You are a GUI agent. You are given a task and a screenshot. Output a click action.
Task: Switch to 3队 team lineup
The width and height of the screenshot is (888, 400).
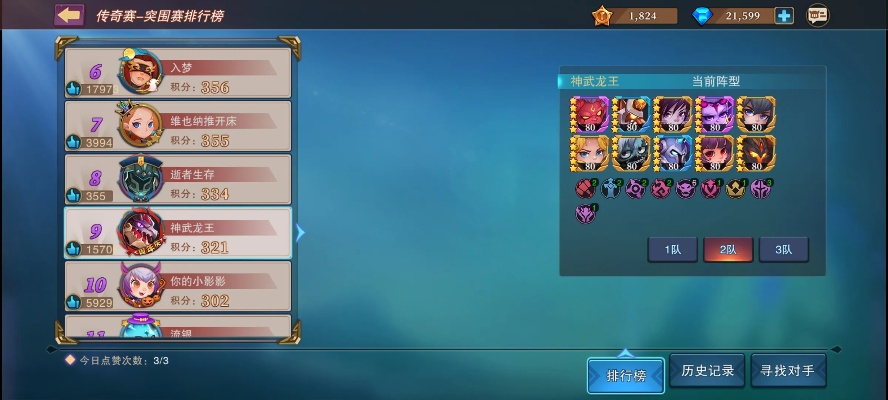[783, 250]
